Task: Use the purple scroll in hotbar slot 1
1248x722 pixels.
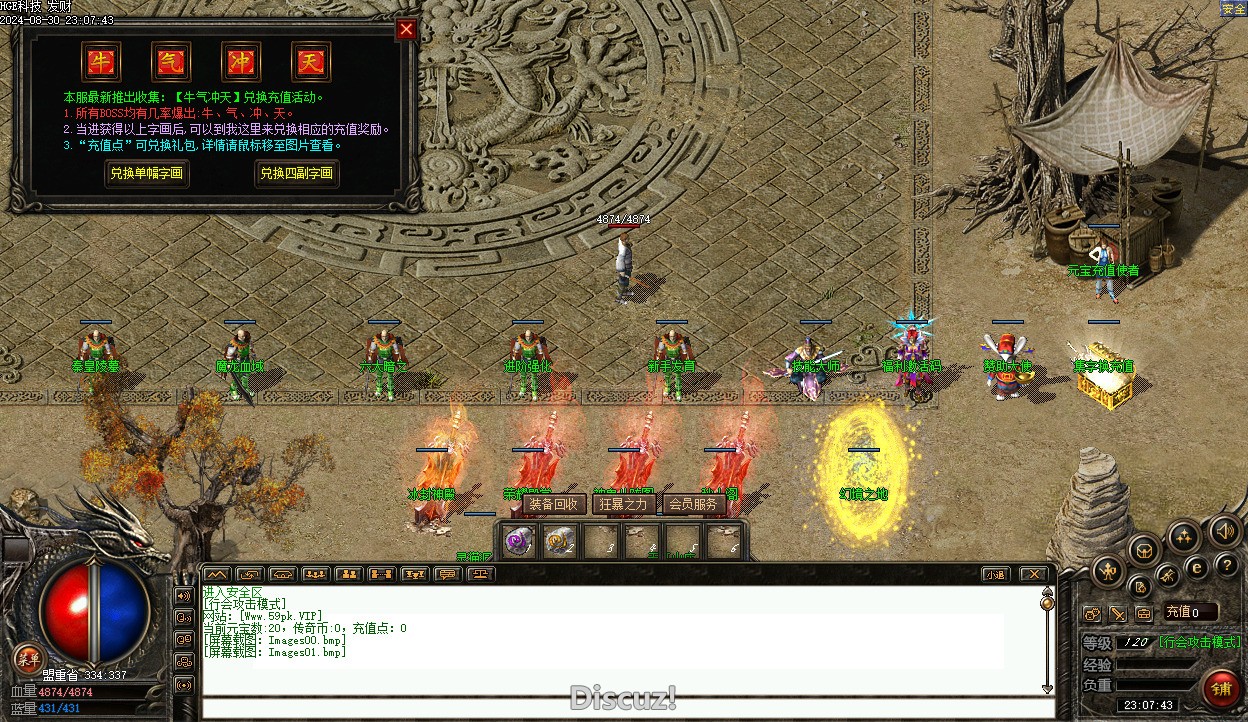Action: tap(518, 542)
